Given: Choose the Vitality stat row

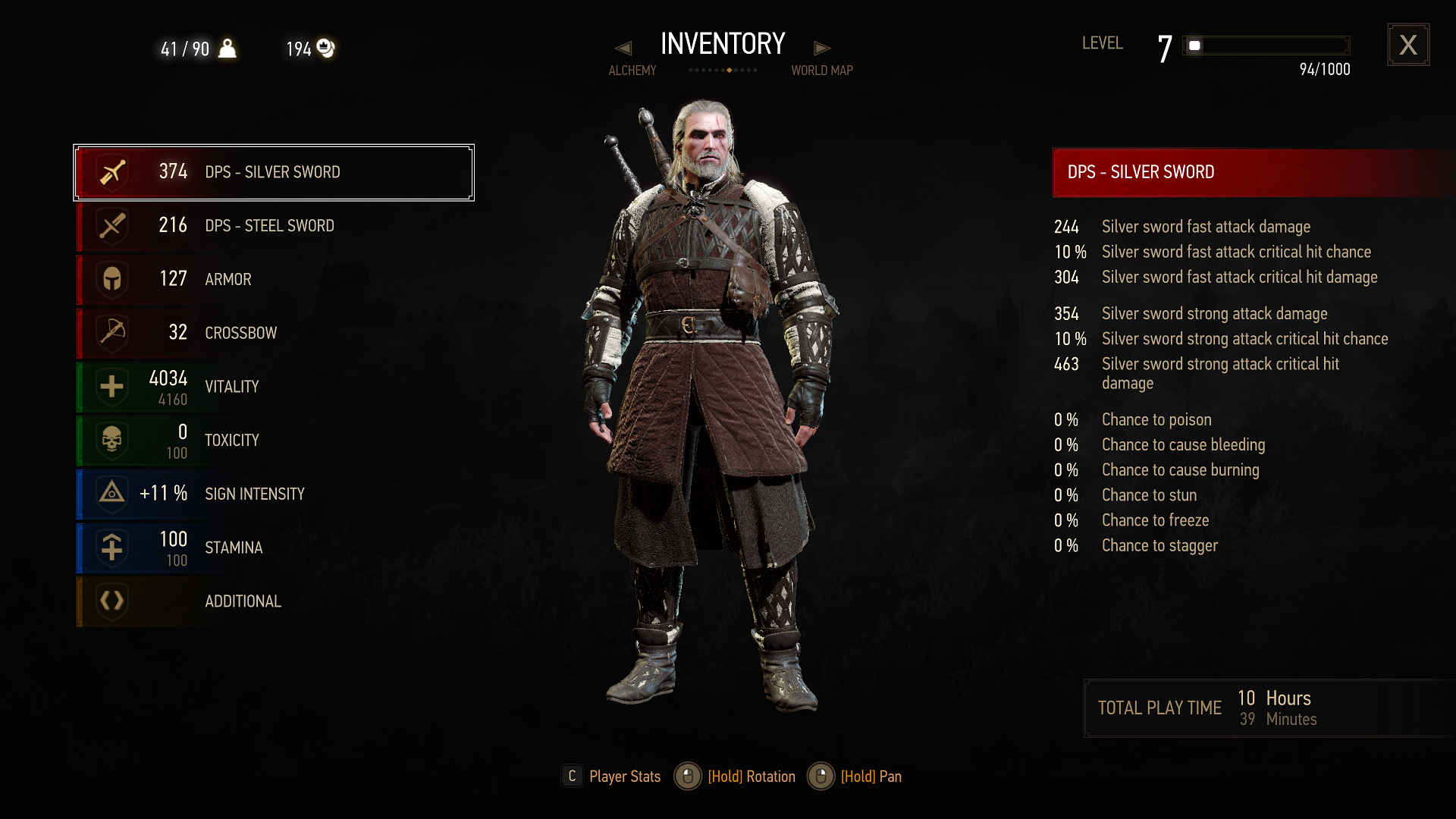Looking at the screenshot, I should pyautogui.click(x=273, y=387).
